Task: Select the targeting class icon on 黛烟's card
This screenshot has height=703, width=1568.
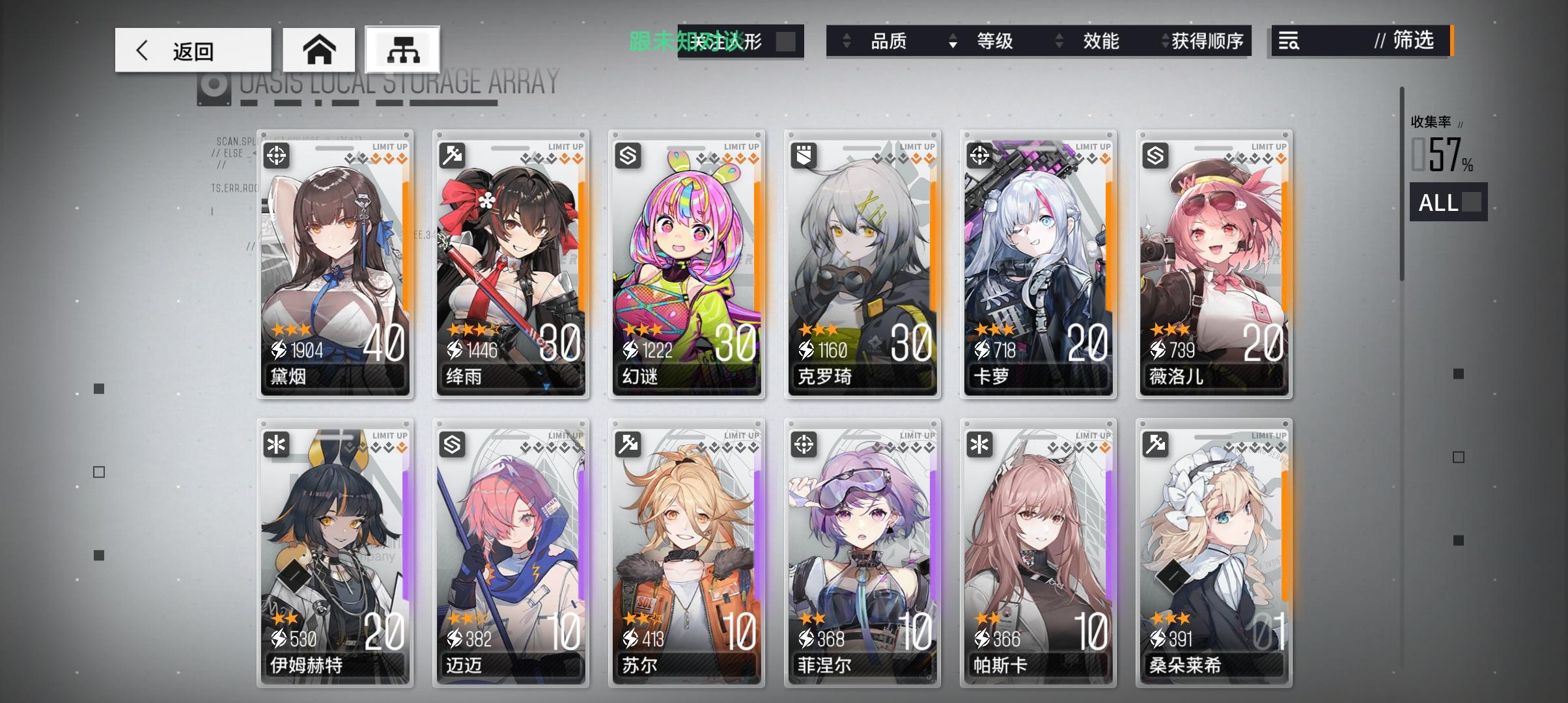Action: coord(277,156)
